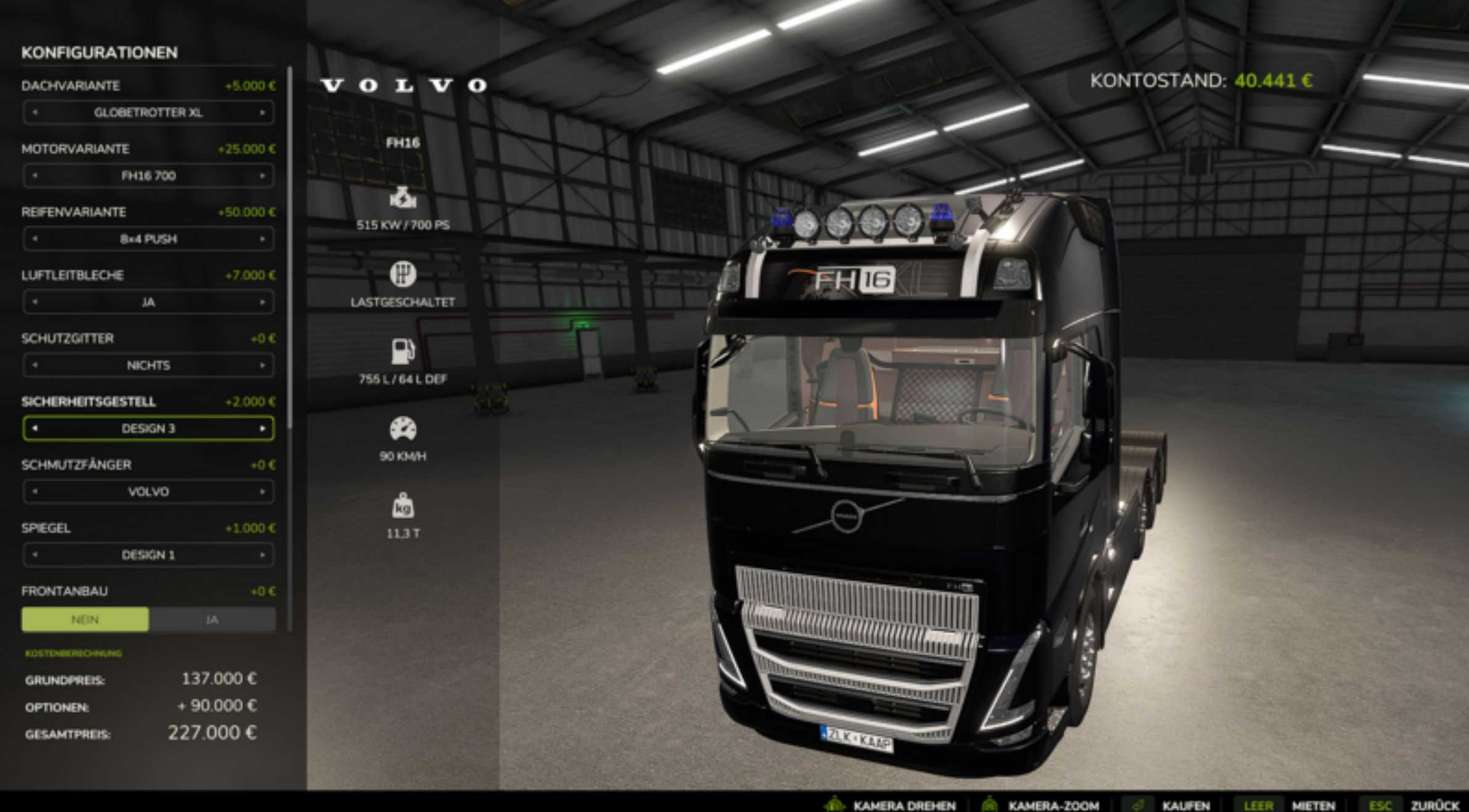
Task: Advance Reifenvariante from 8x4 Push
Action: (x=262, y=239)
